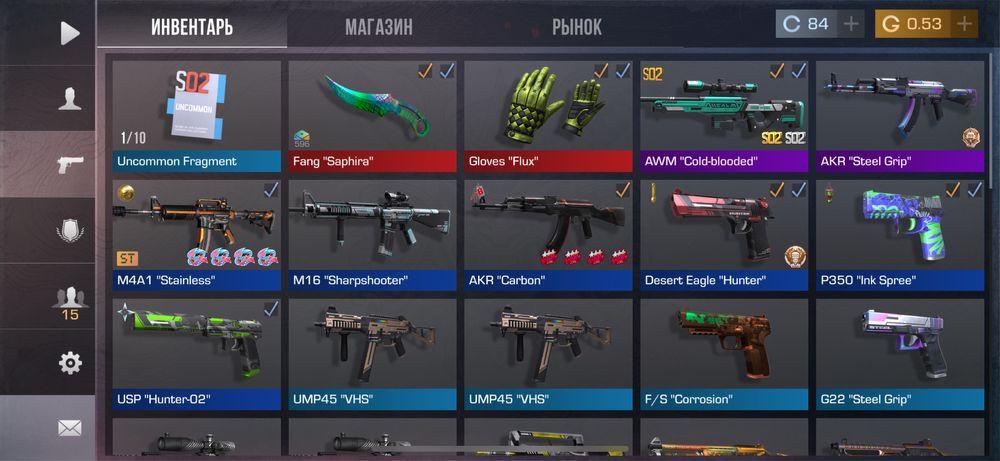Open the mail envelope
This screenshot has height=461, width=1000.
[69, 428]
